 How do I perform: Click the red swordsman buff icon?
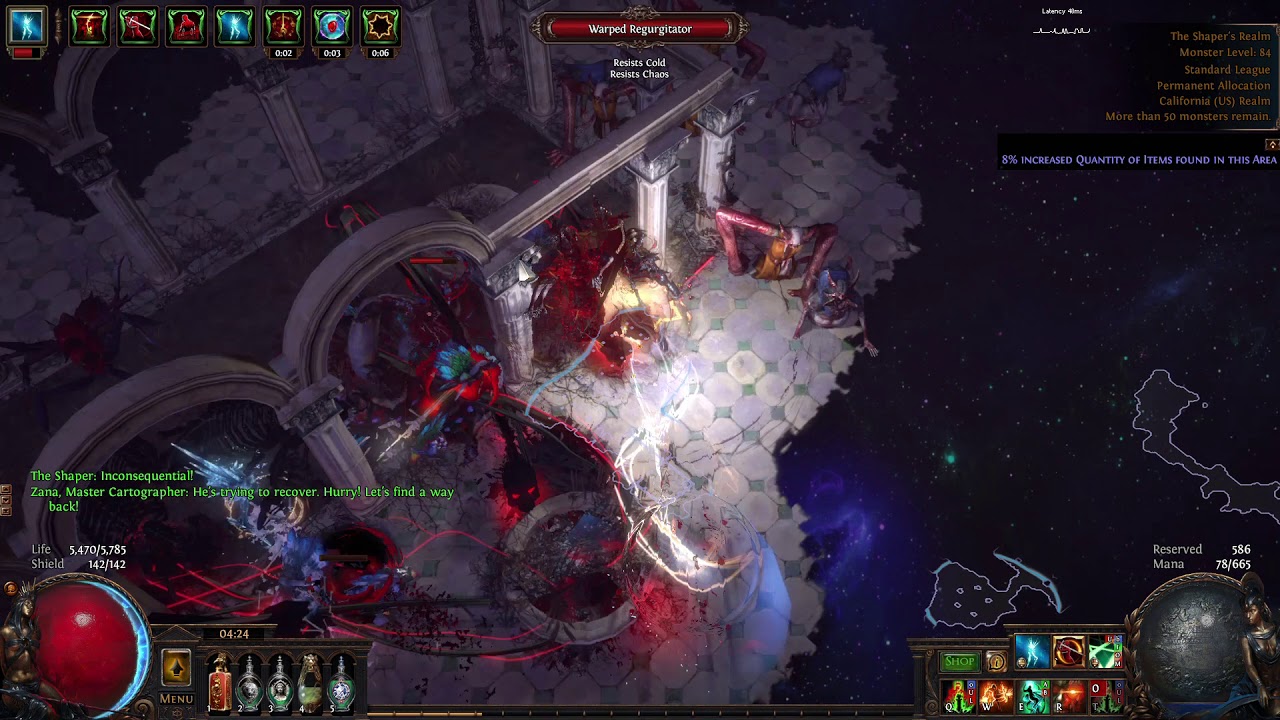coord(137,27)
